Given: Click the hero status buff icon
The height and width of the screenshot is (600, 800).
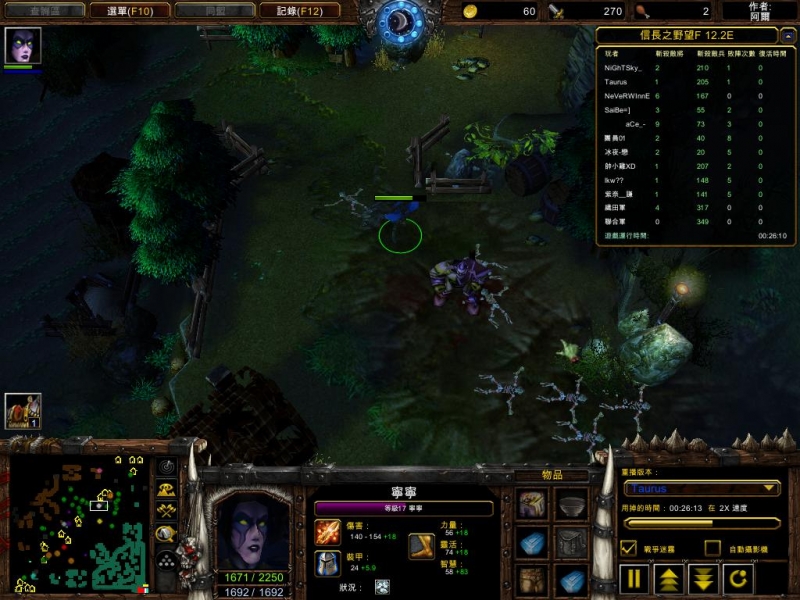Looking at the screenshot, I should pyautogui.click(x=382, y=586).
